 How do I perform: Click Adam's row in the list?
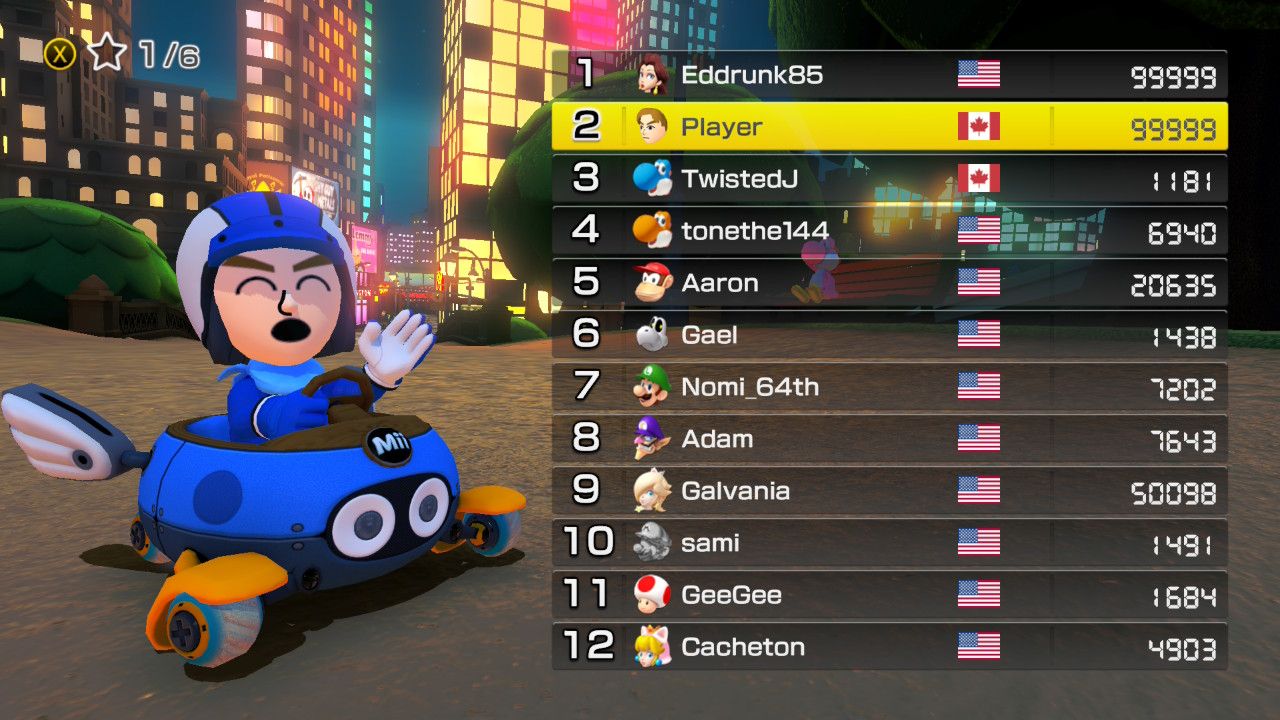coord(890,439)
